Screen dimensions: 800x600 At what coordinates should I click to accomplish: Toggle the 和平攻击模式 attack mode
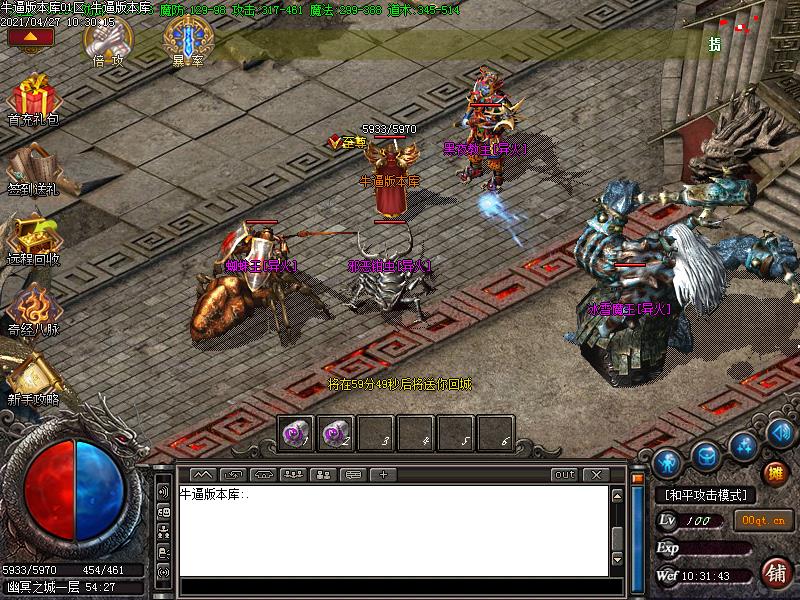click(x=705, y=495)
